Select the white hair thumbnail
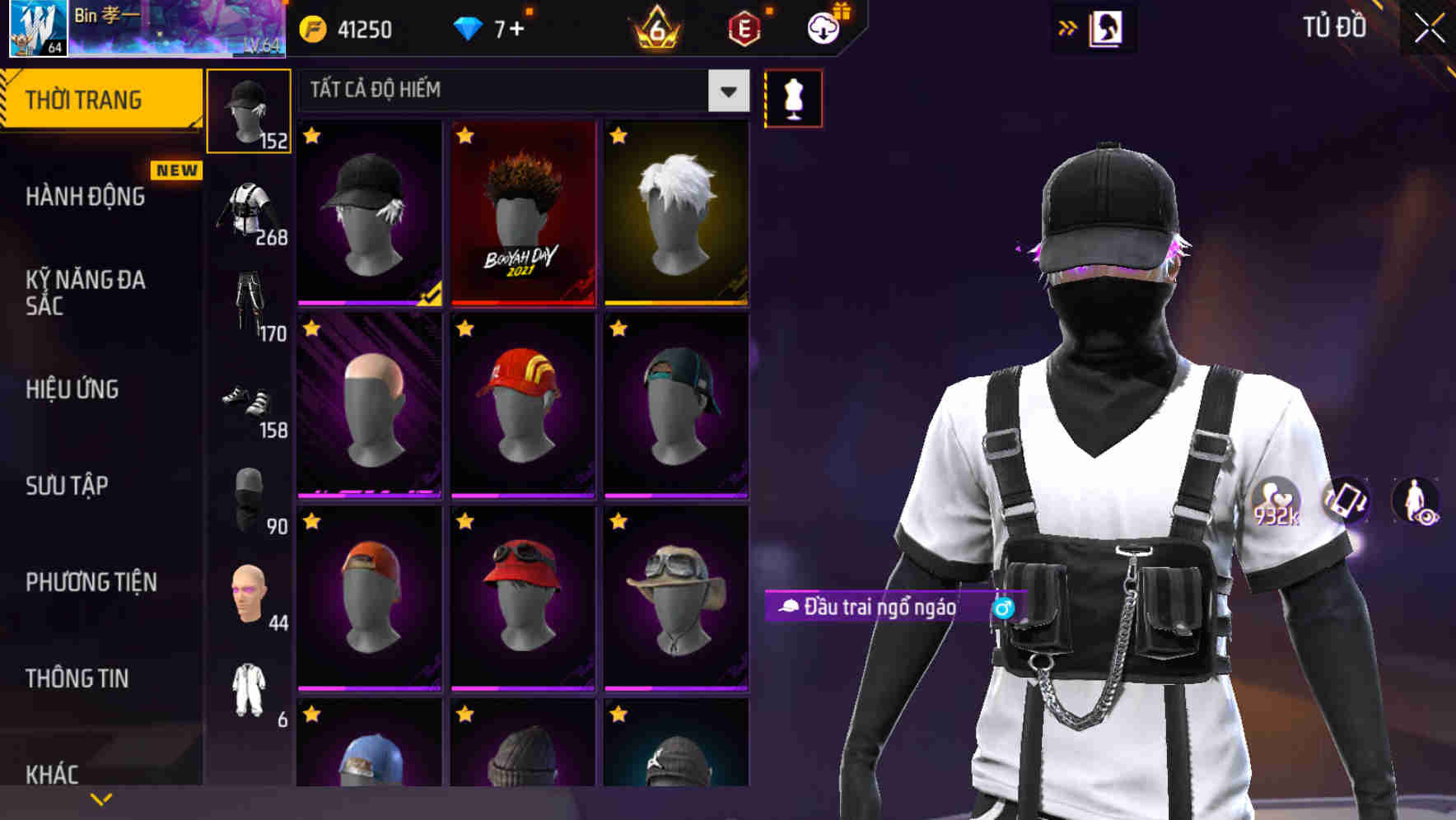Screen dimensions: 1456x820 point(675,214)
